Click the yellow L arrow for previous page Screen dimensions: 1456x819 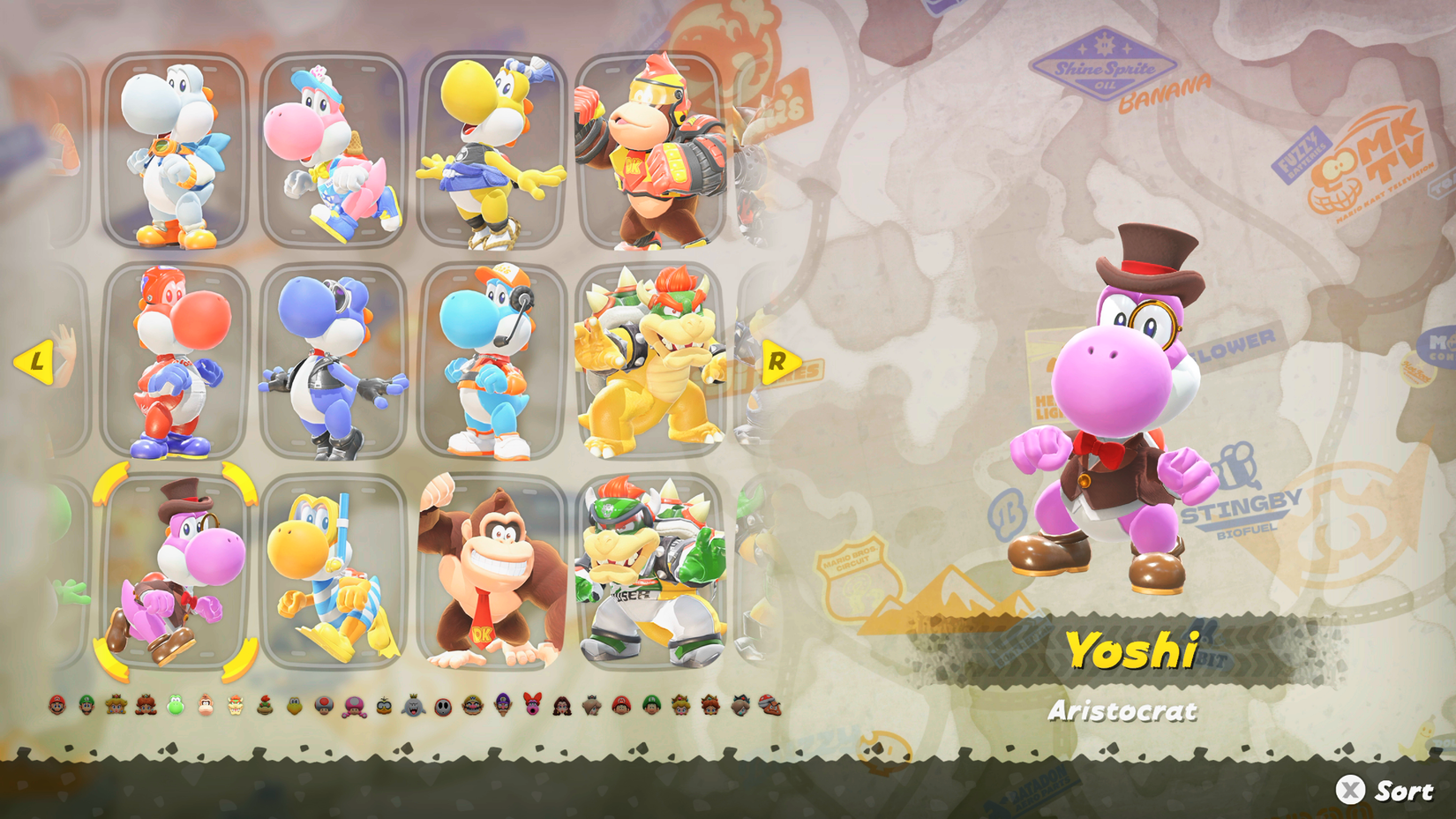(37, 362)
